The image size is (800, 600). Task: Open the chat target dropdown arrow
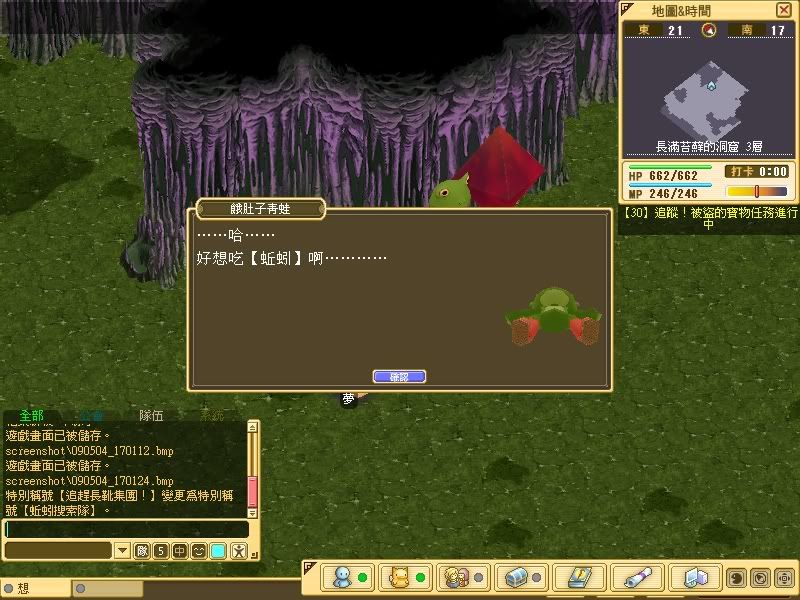pos(121,551)
